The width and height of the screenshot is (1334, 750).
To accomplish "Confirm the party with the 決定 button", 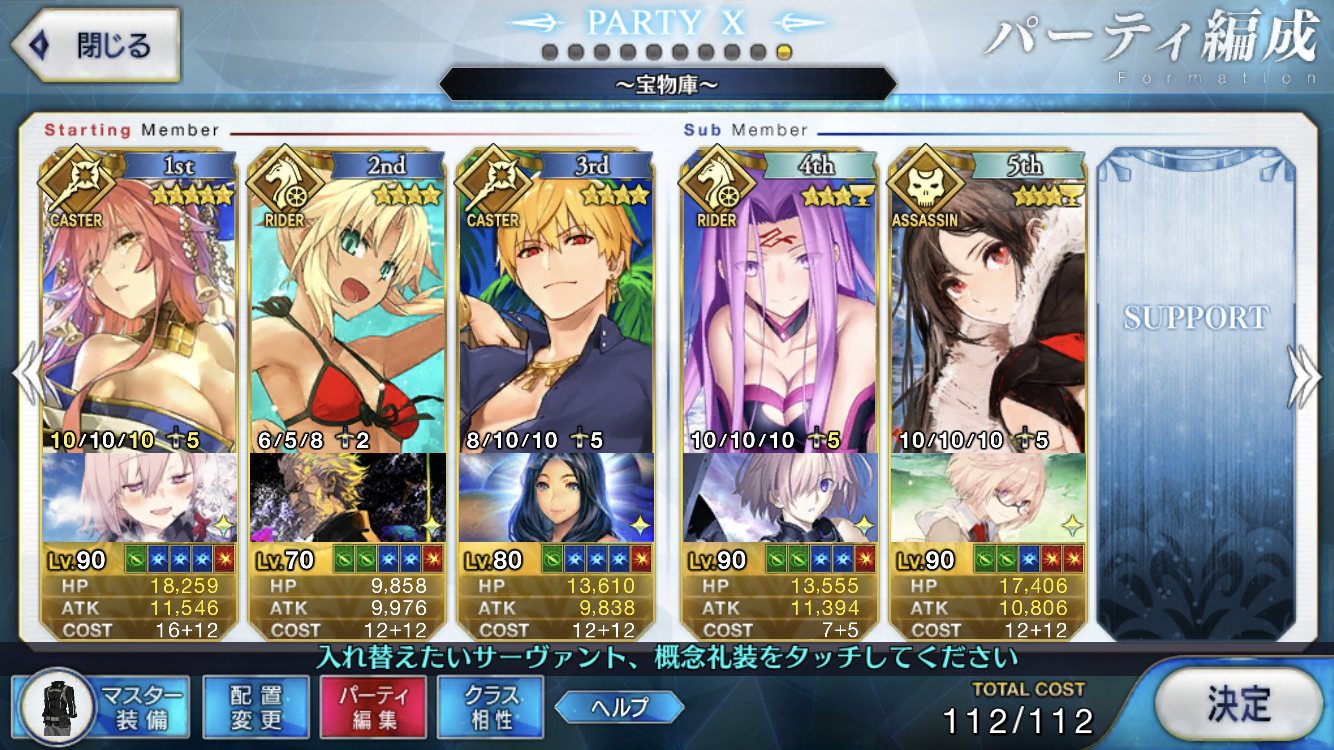I will pyautogui.click(x=1238, y=705).
